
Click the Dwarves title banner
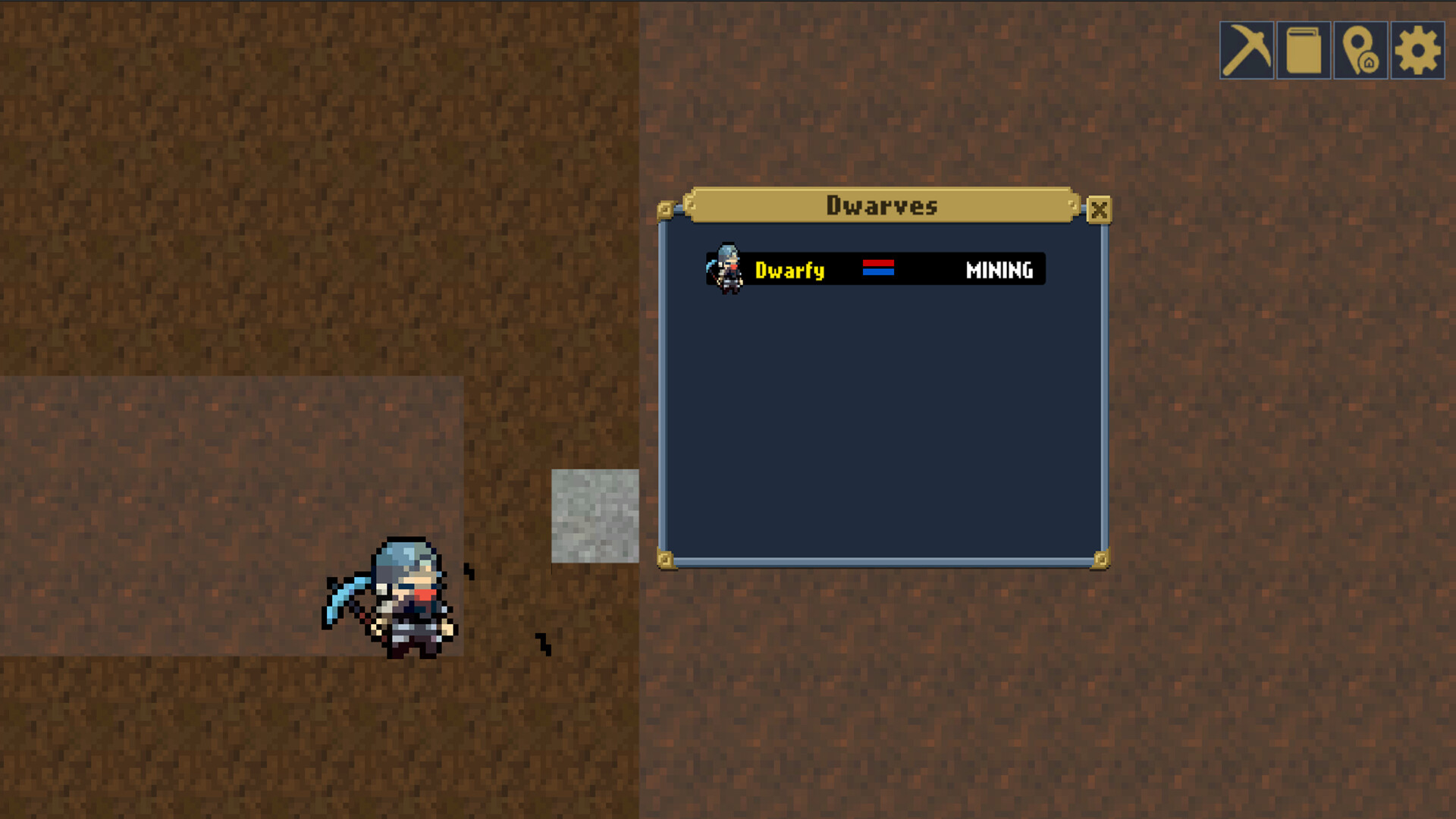[882, 206]
